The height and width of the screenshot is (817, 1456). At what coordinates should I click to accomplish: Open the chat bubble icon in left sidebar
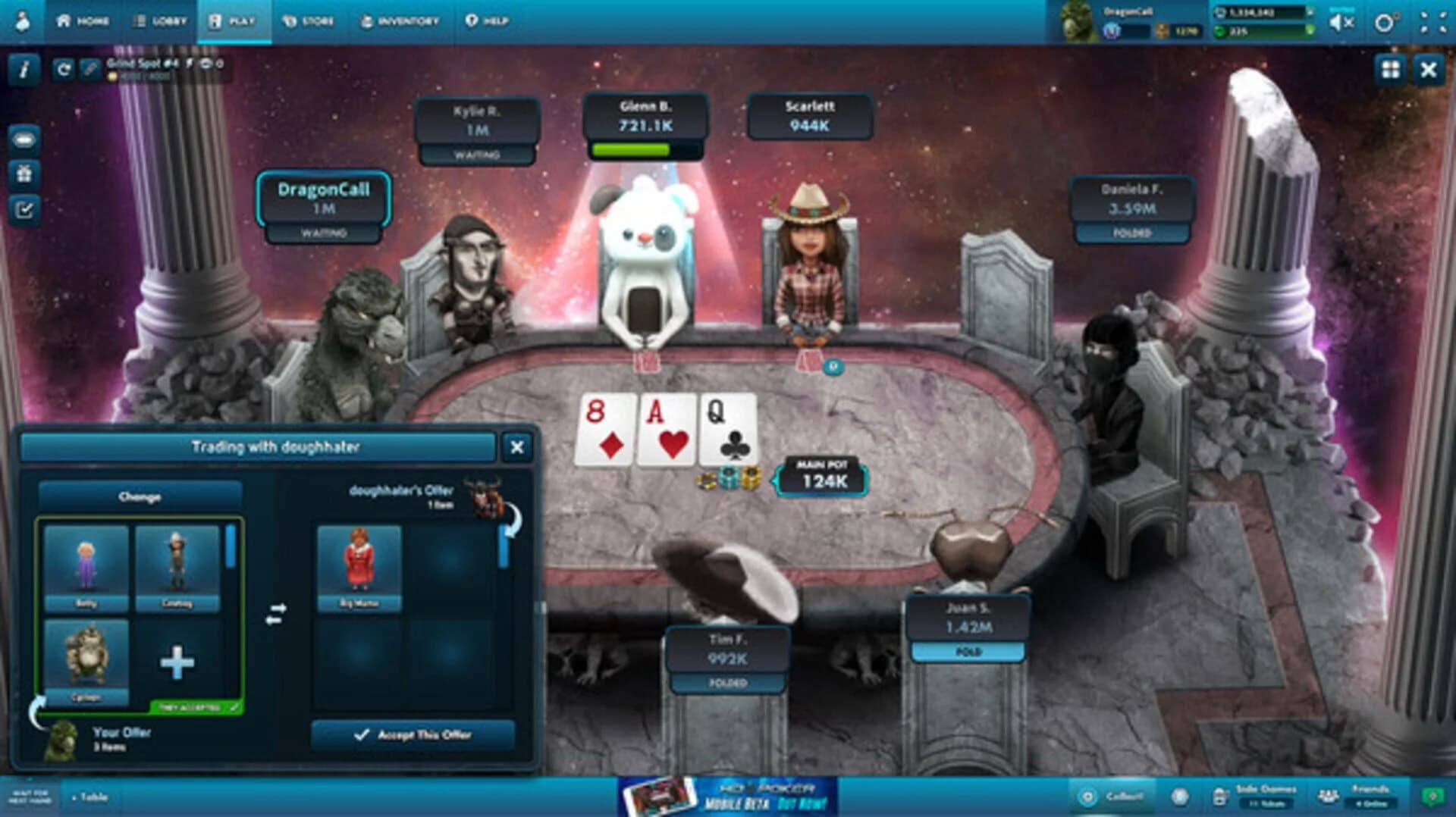(25, 140)
